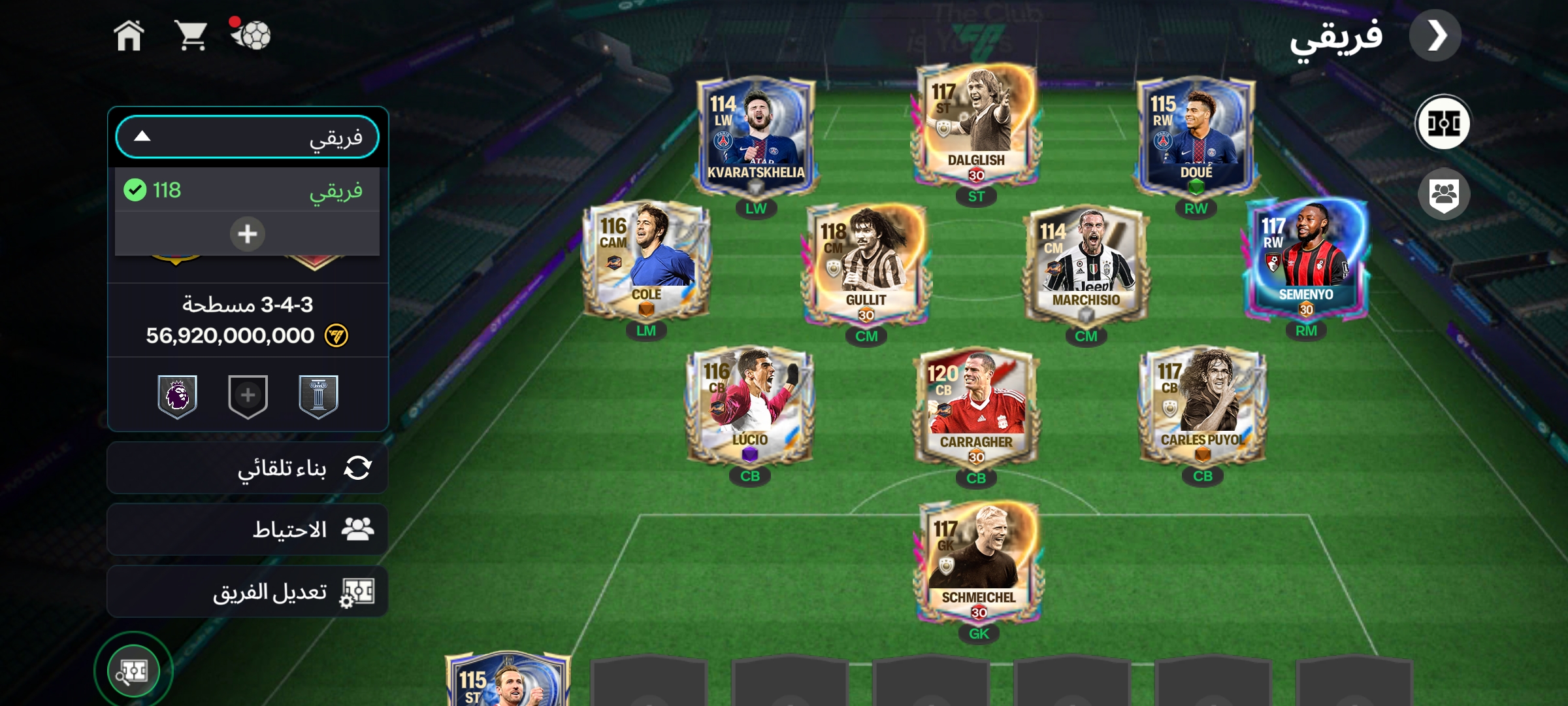Open the shopping cart store
The width and height of the screenshot is (1568, 706).
click(191, 35)
